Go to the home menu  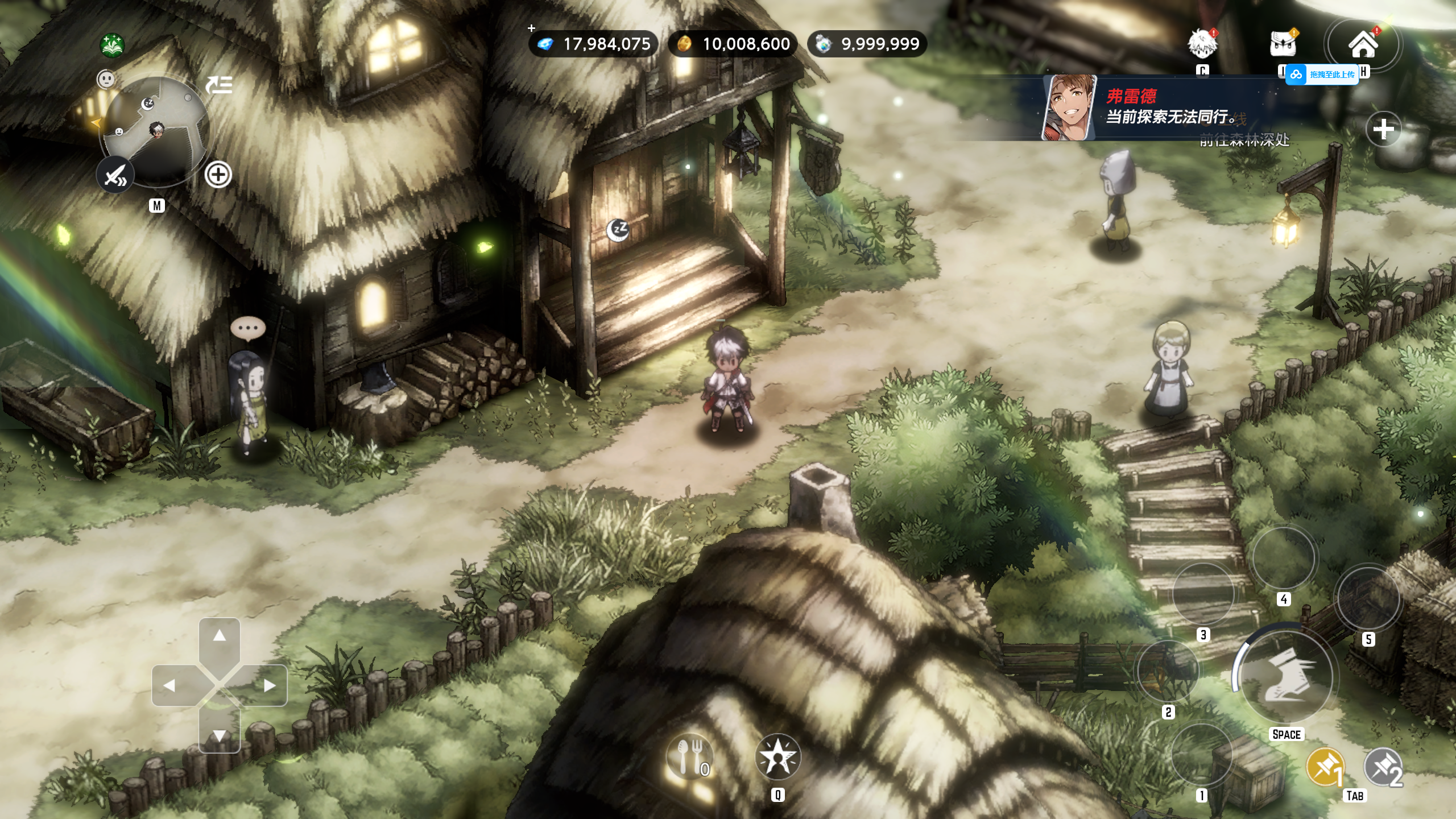1363,44
